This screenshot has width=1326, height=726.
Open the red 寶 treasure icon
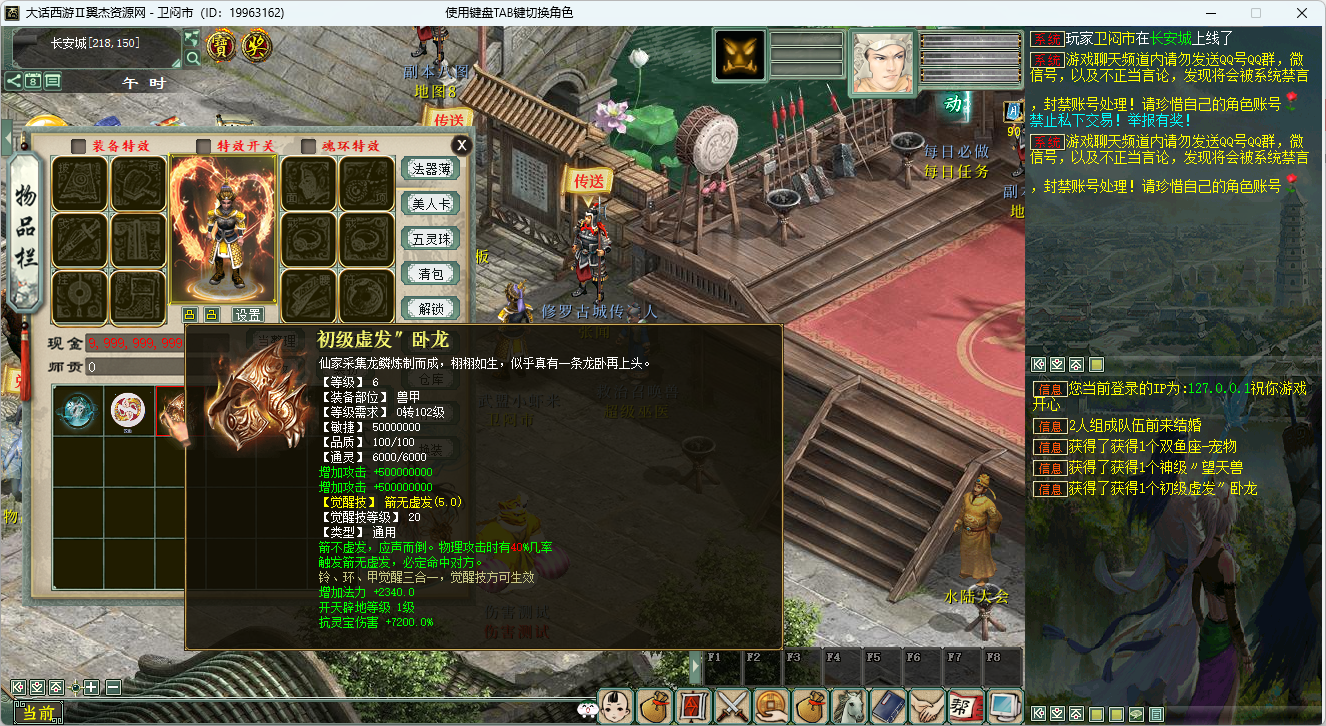[x=221, y=45]
